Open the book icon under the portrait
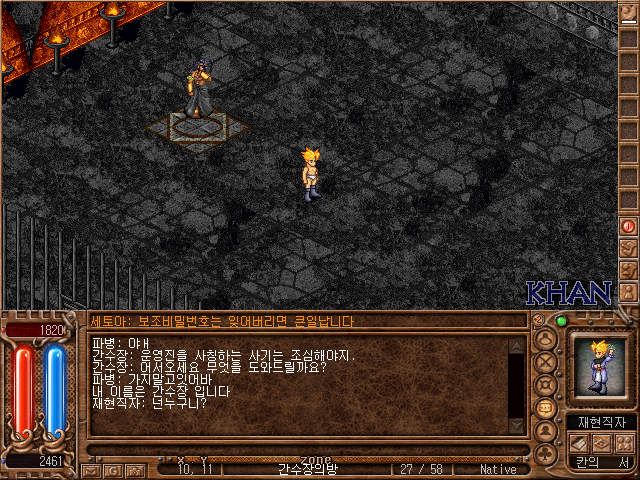 (580, 442)
